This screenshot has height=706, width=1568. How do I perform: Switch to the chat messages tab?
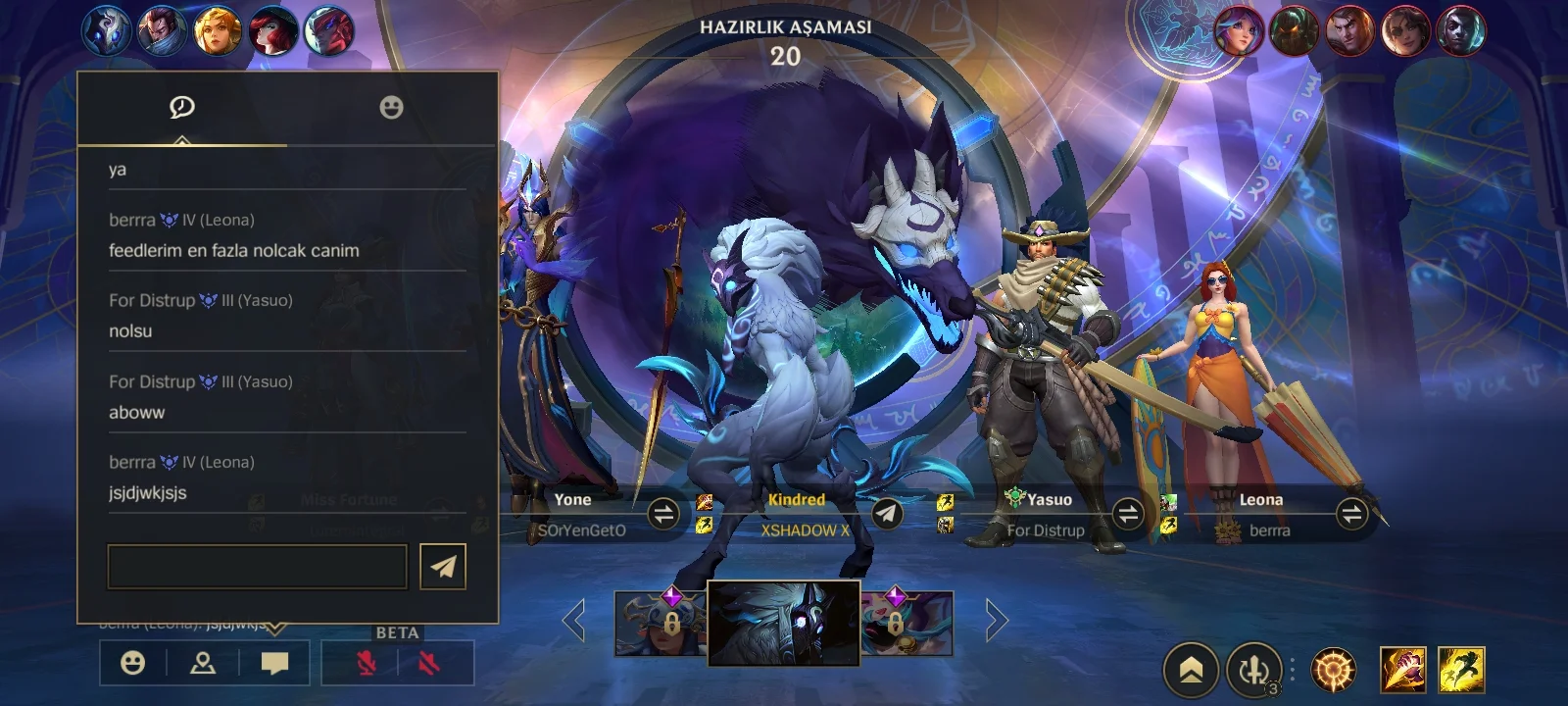pos(182,108)
